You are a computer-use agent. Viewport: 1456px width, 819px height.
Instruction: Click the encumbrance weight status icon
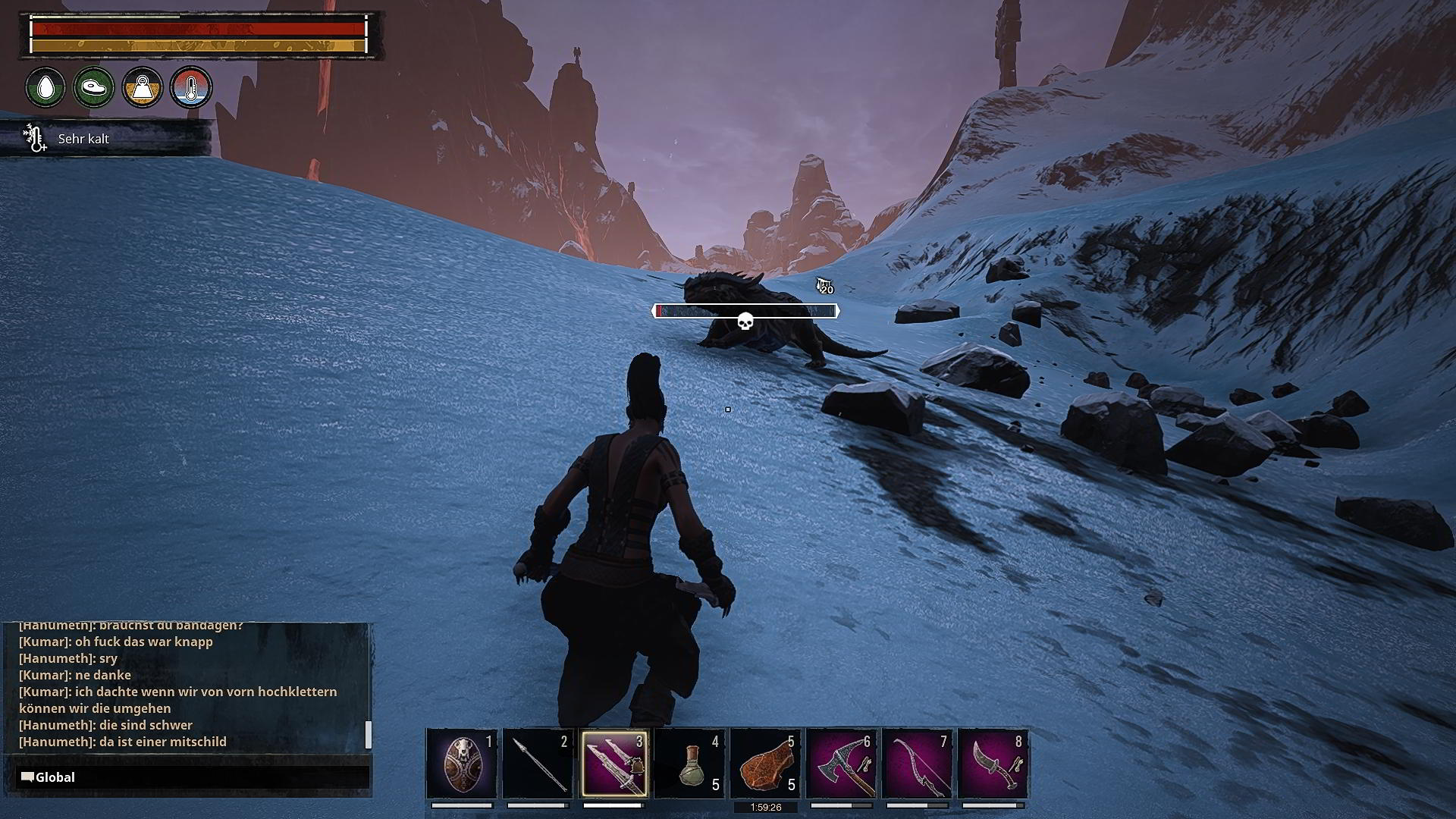coord(143,87)
